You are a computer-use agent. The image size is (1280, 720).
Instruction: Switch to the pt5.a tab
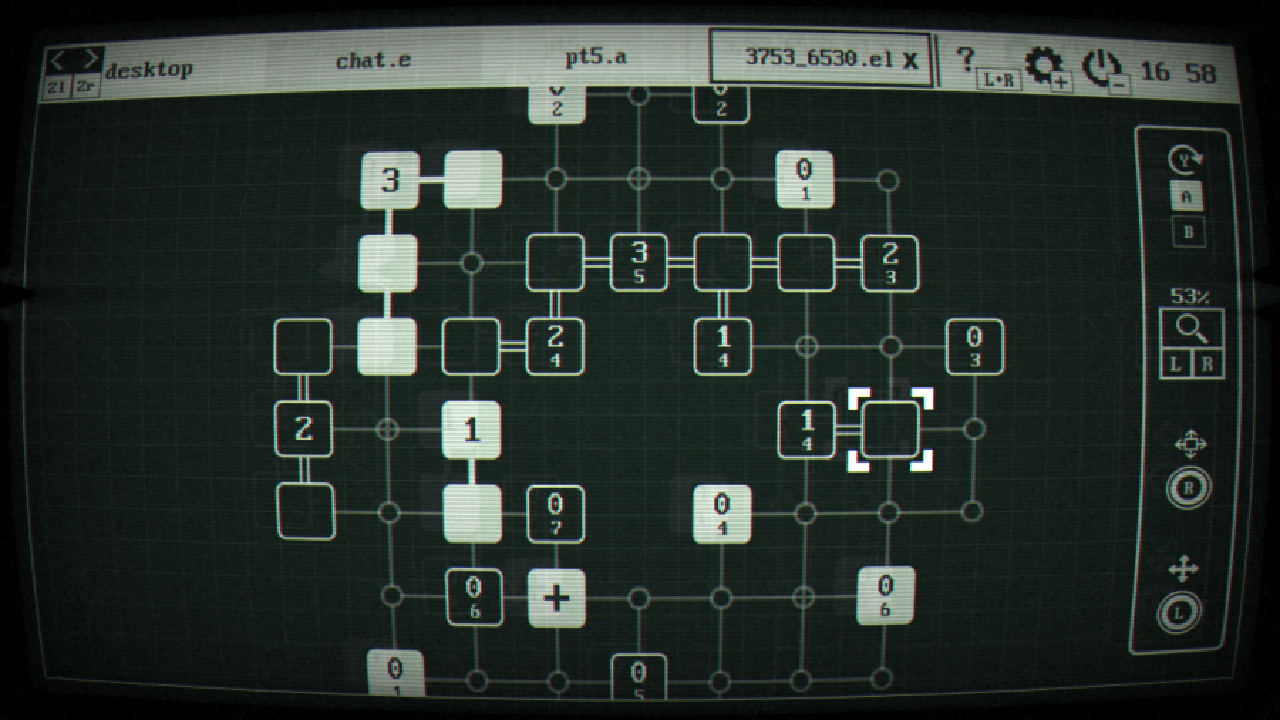(x=593, y=58)
